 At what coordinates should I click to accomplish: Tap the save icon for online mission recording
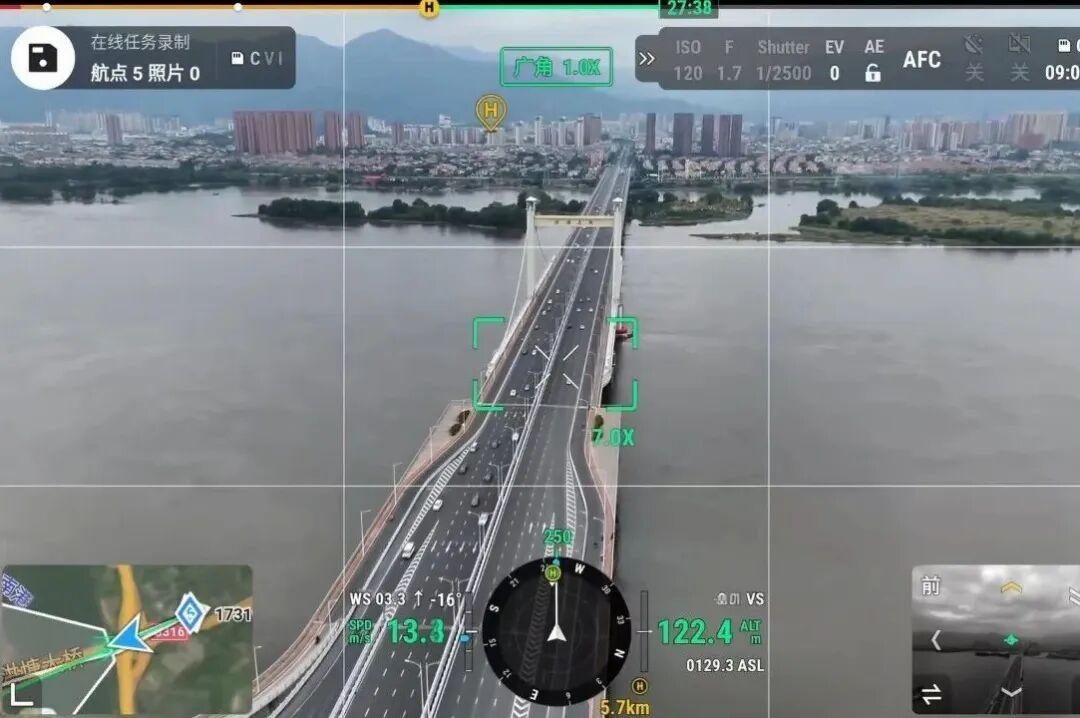click(x=43, y=58)
